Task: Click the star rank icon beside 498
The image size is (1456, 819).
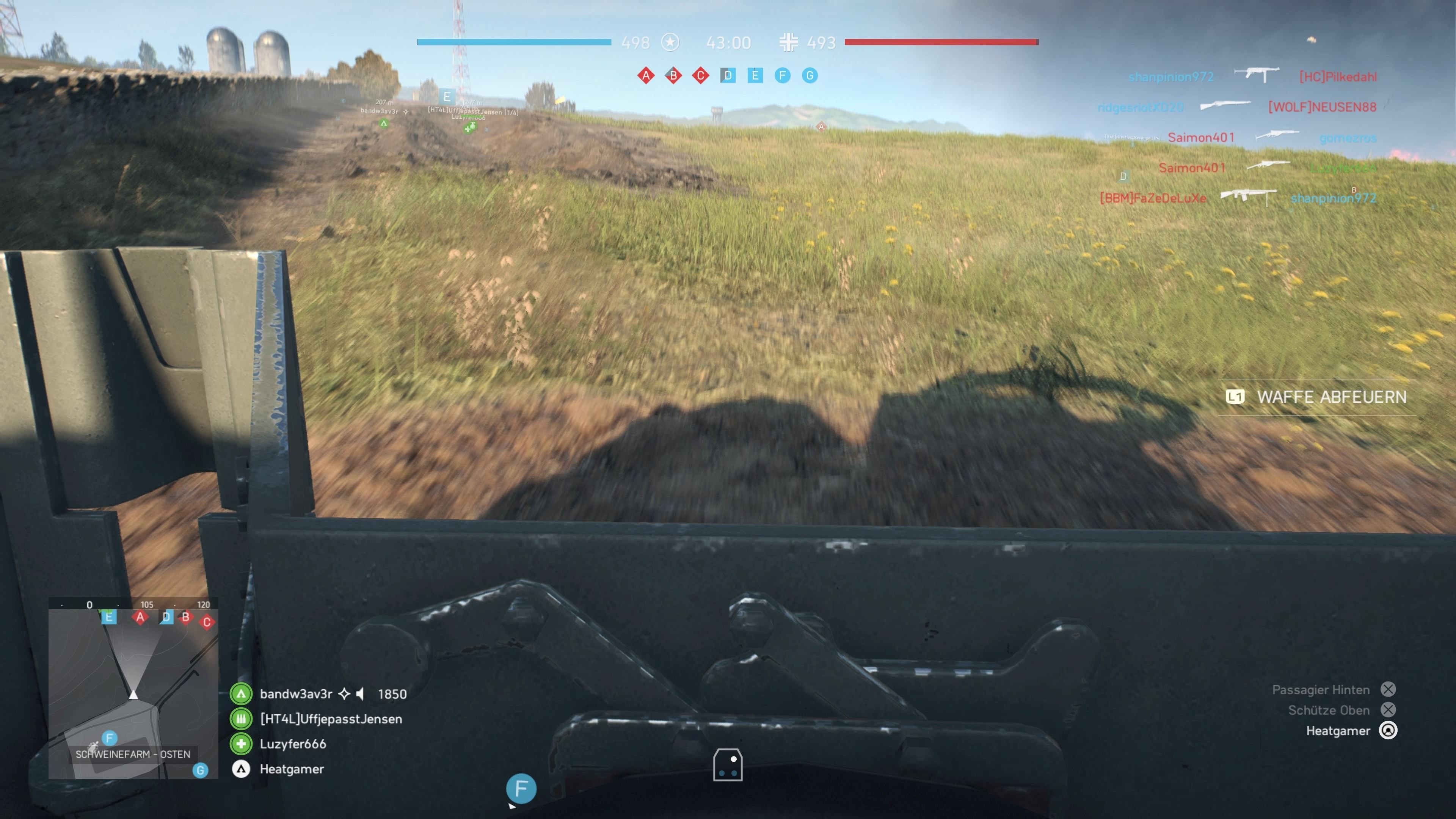Action: point(670,42)
